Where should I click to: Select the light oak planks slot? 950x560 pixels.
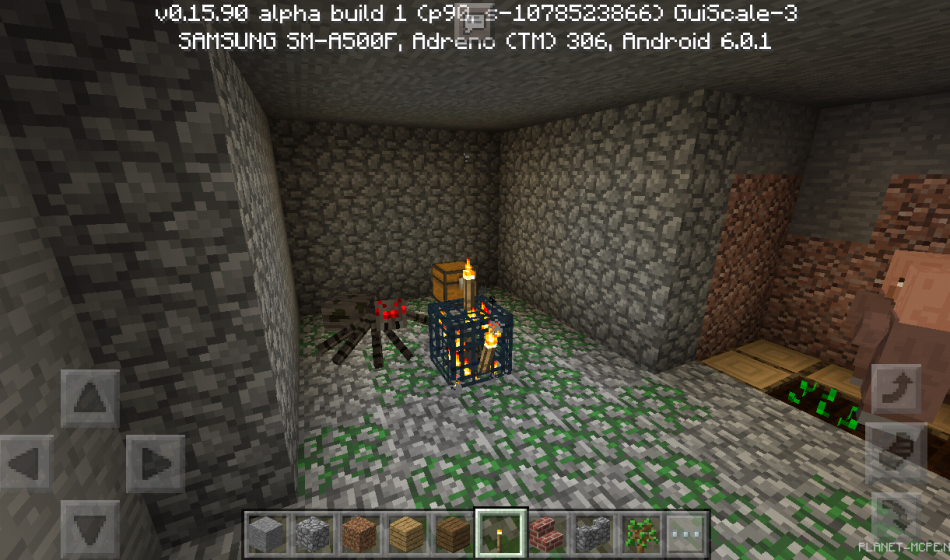pyautogui.click(x=406, y=532)
